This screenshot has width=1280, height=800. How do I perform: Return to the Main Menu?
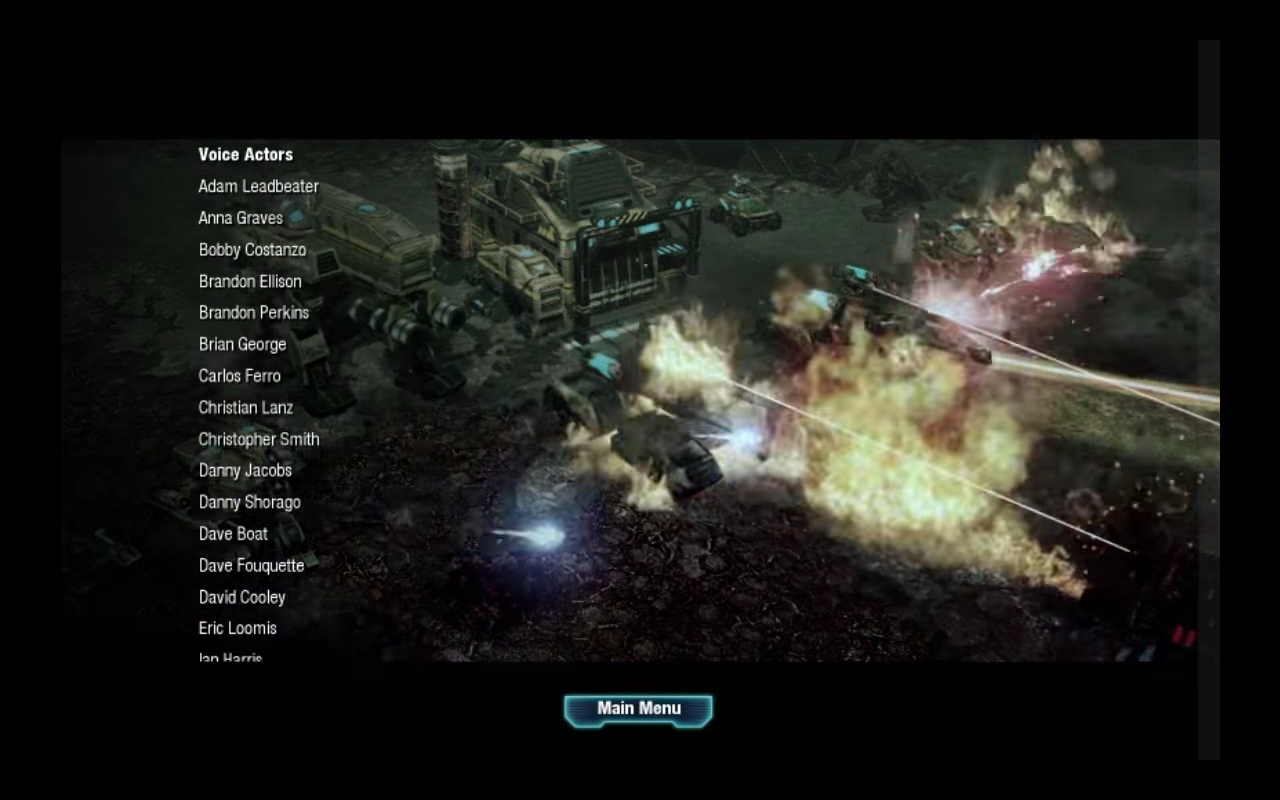coord(638,710)
